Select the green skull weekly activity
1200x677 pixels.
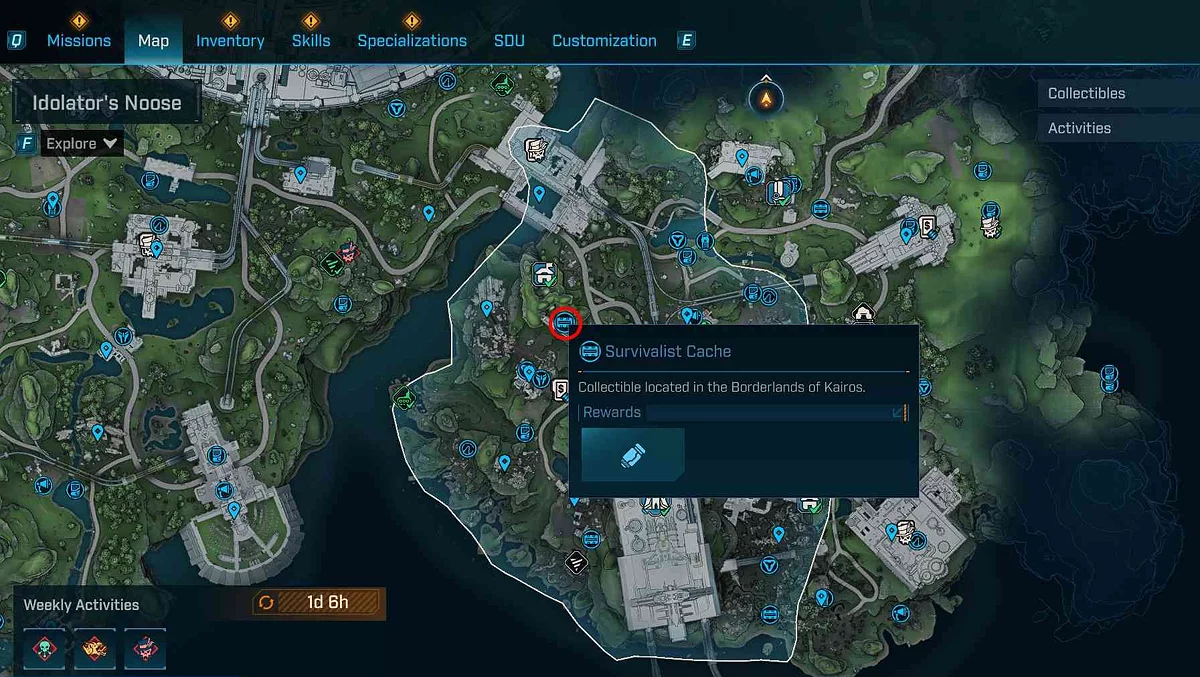point(46,648)
